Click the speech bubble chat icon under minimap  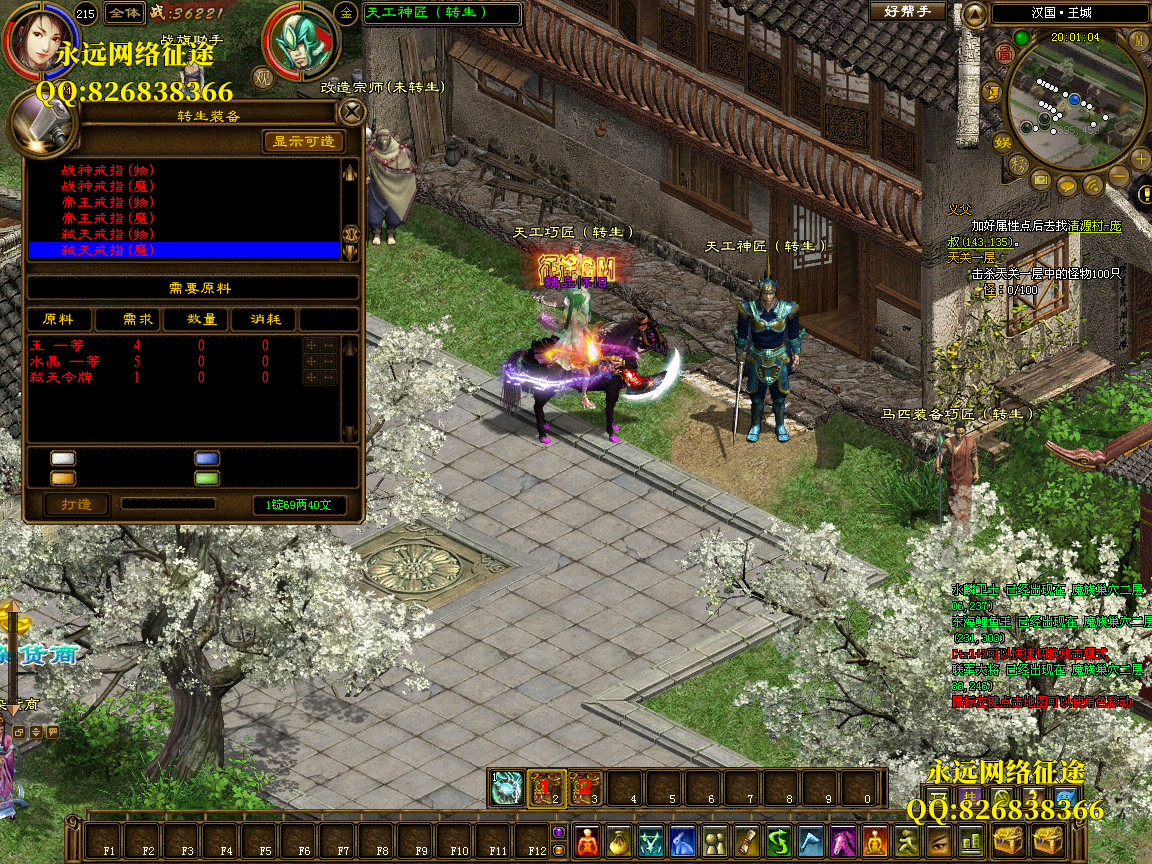tap(1067, 185)
